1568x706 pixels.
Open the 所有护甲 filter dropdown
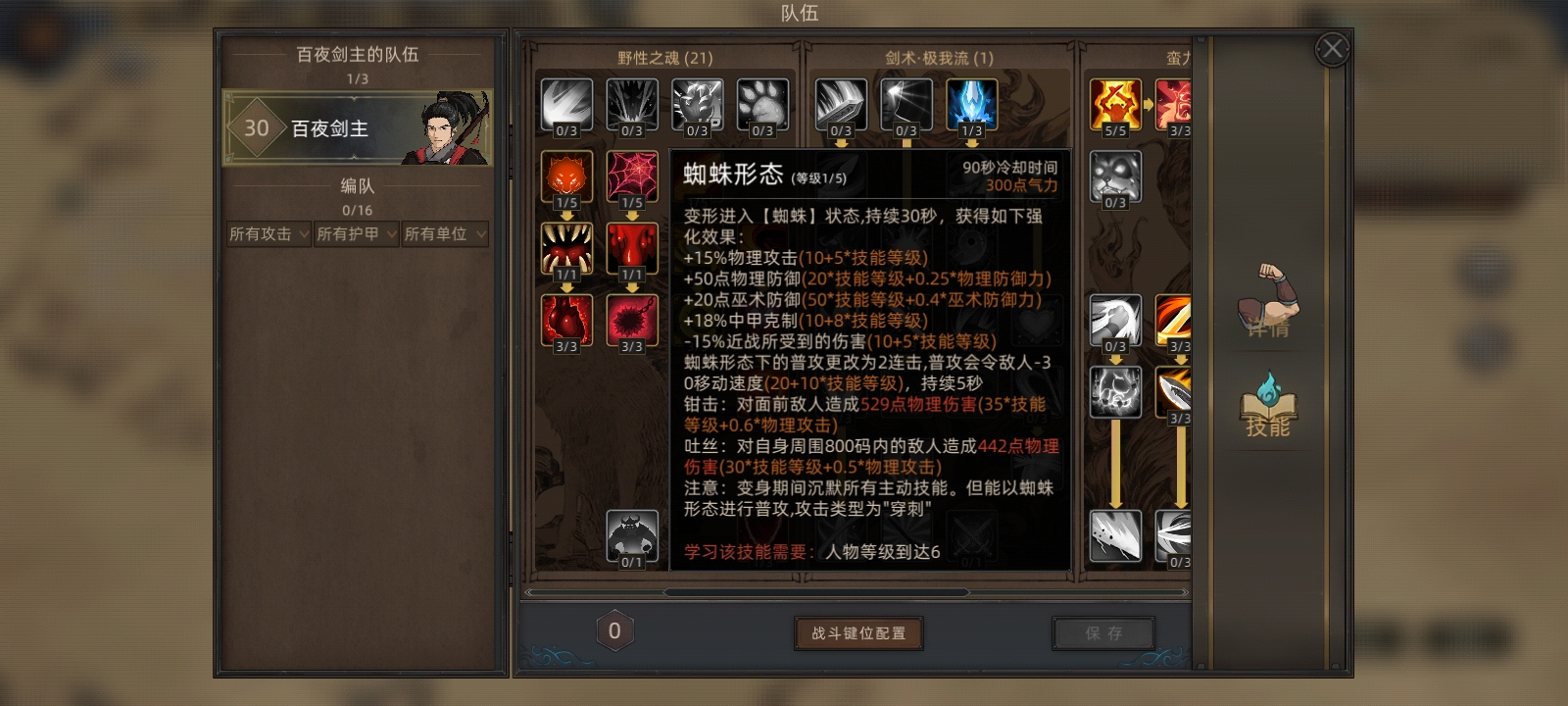pyautogui.click(x=355, y=234)
